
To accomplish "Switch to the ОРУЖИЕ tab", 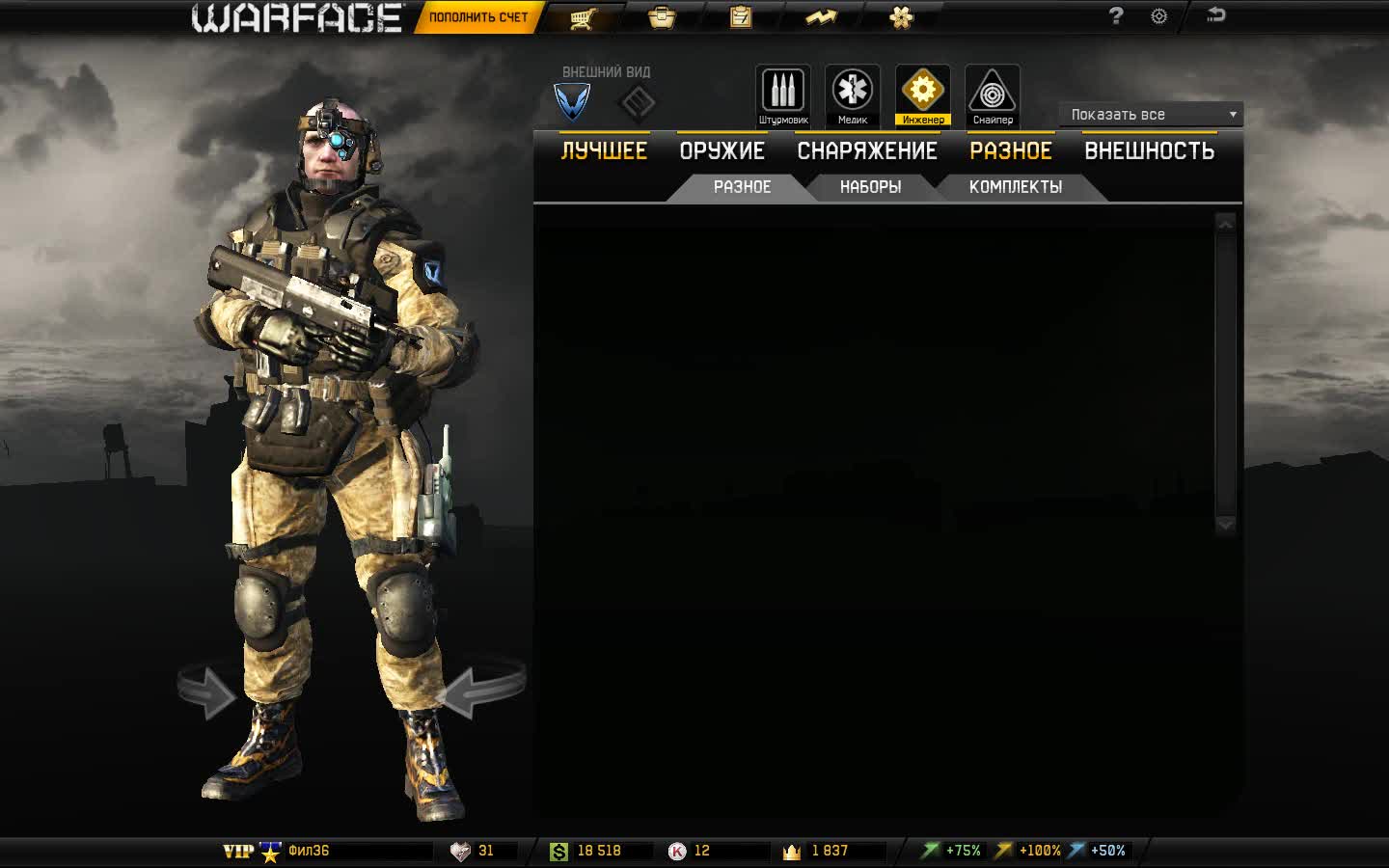I will click(x=723, y=149).
